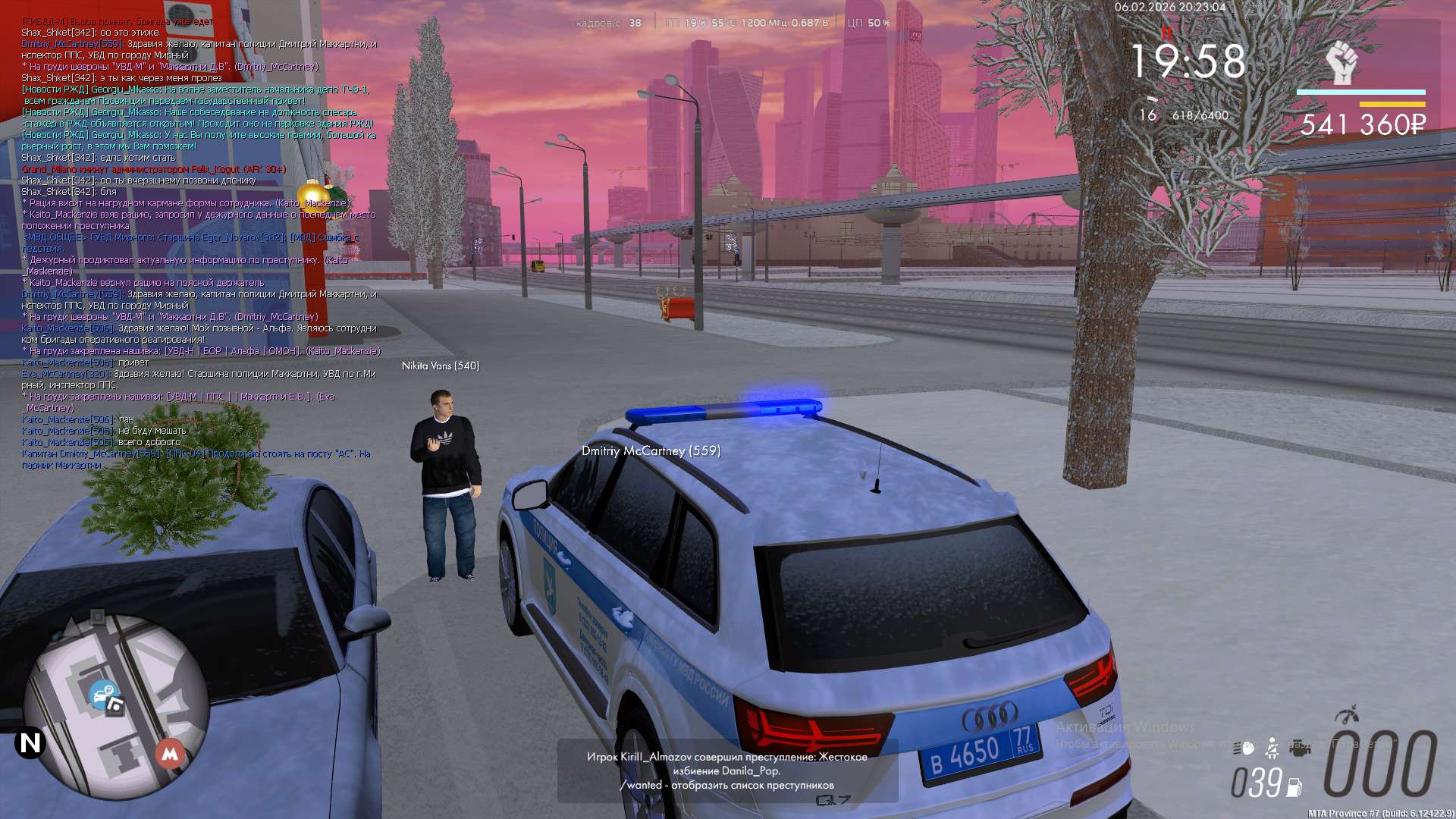This screenshot has height=819, width=1456.
Task: Click the chat log message area
Action: tap(199, 243)
